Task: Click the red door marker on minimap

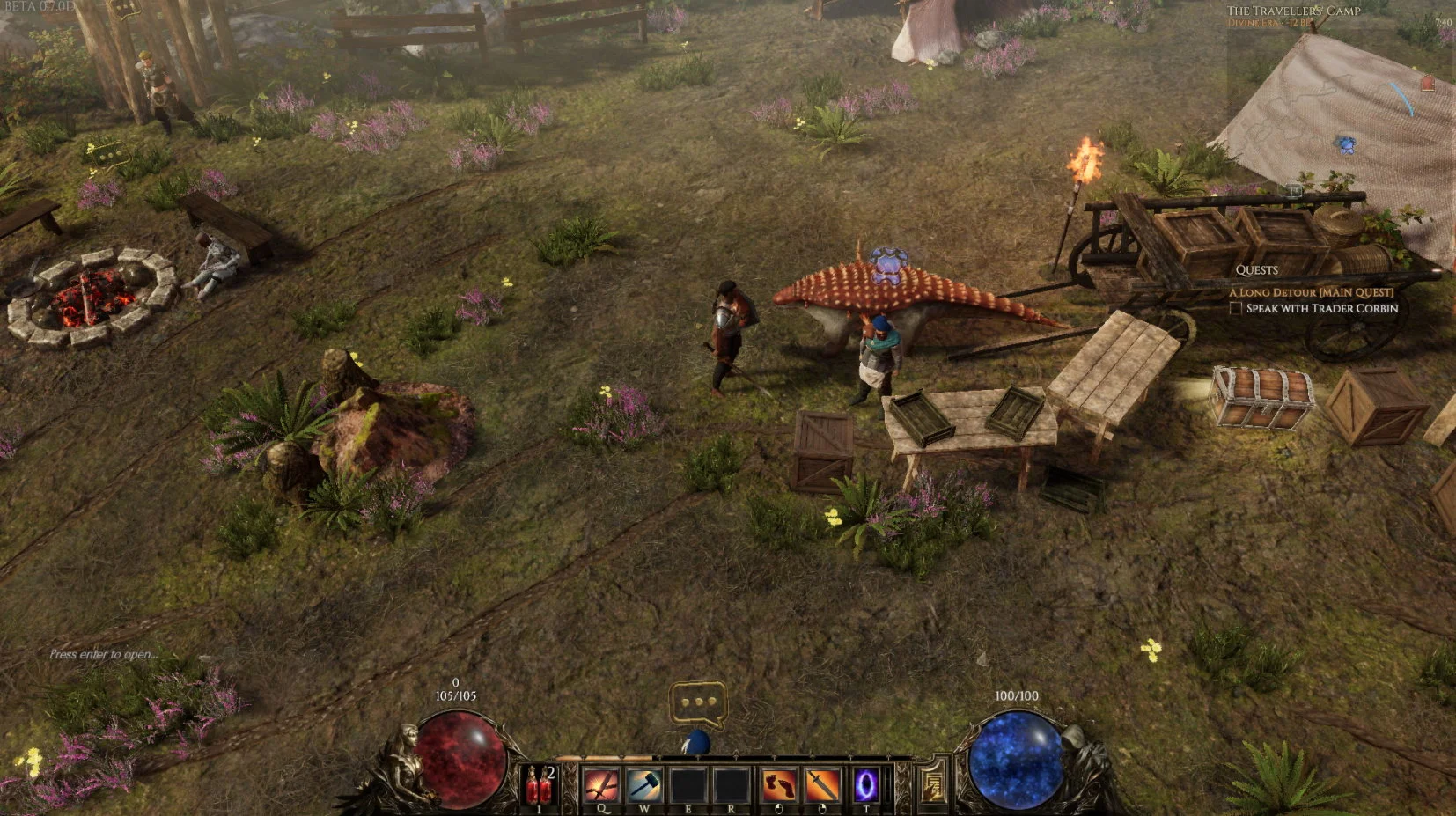Action: click(1427, 84)
